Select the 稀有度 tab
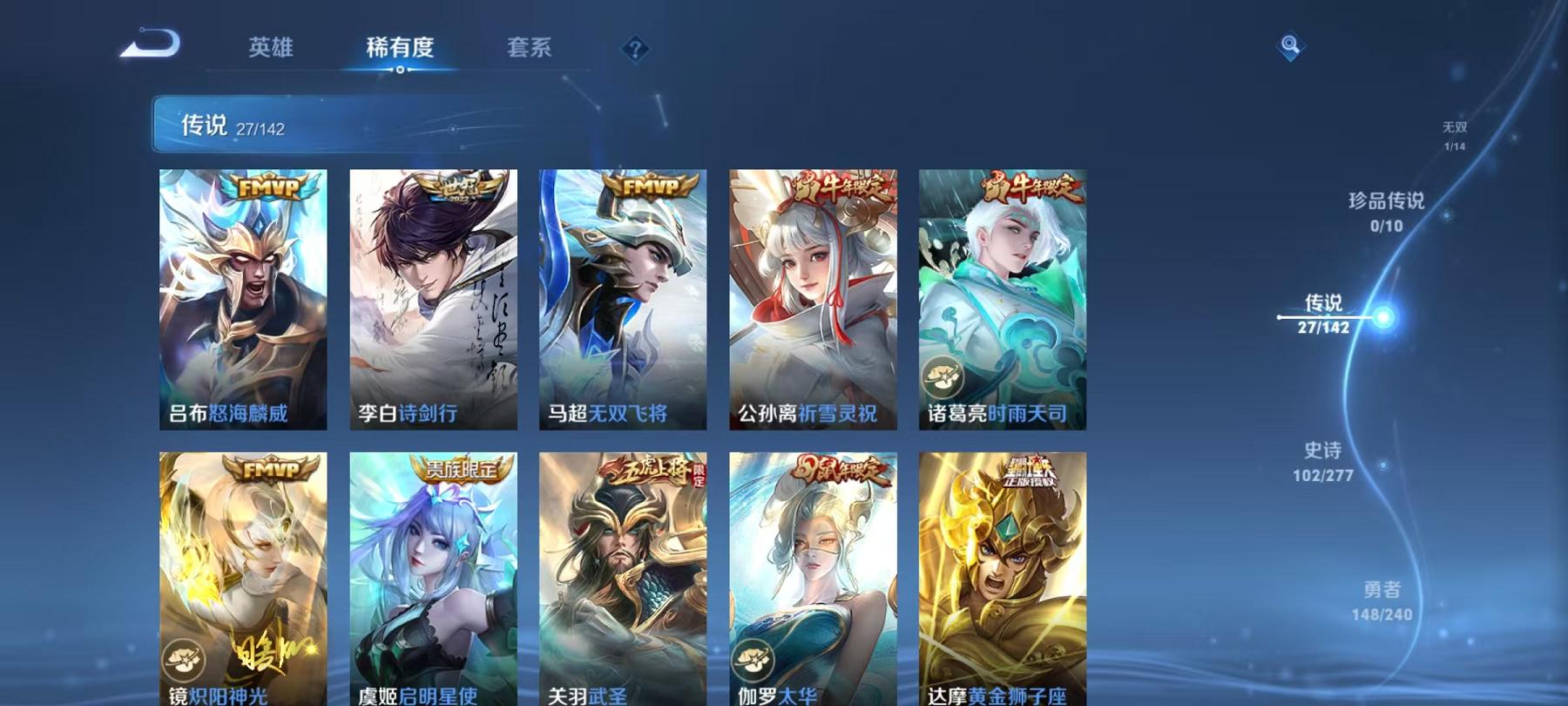The height and width of the screenshot is (706, 1568). 402,50
